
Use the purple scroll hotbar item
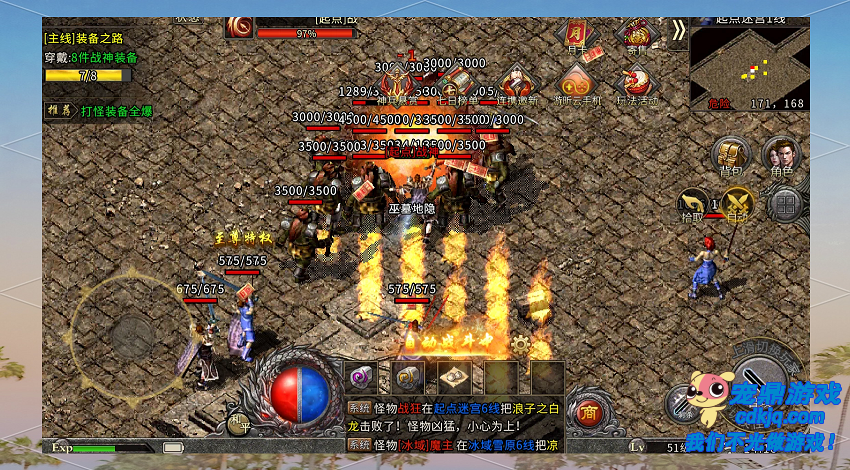click(x=361, y=377)
